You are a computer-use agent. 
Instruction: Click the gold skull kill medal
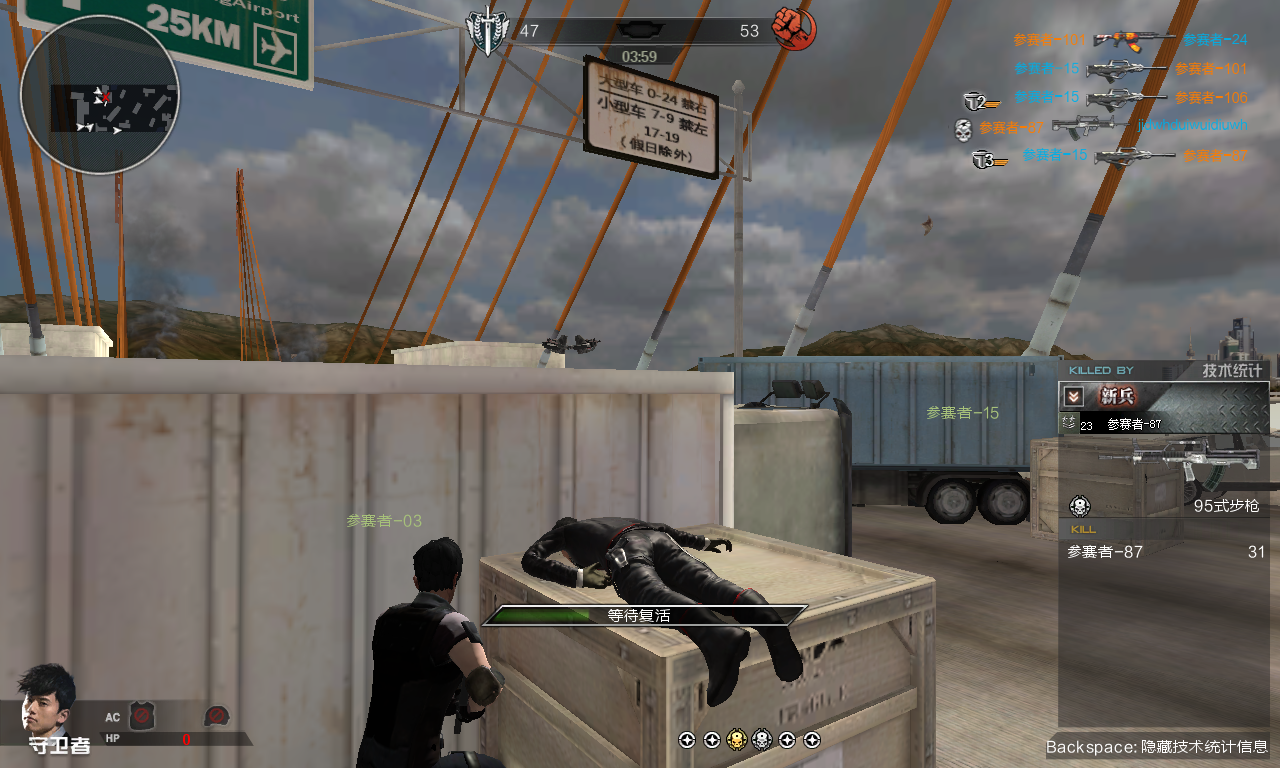point(736,740)
